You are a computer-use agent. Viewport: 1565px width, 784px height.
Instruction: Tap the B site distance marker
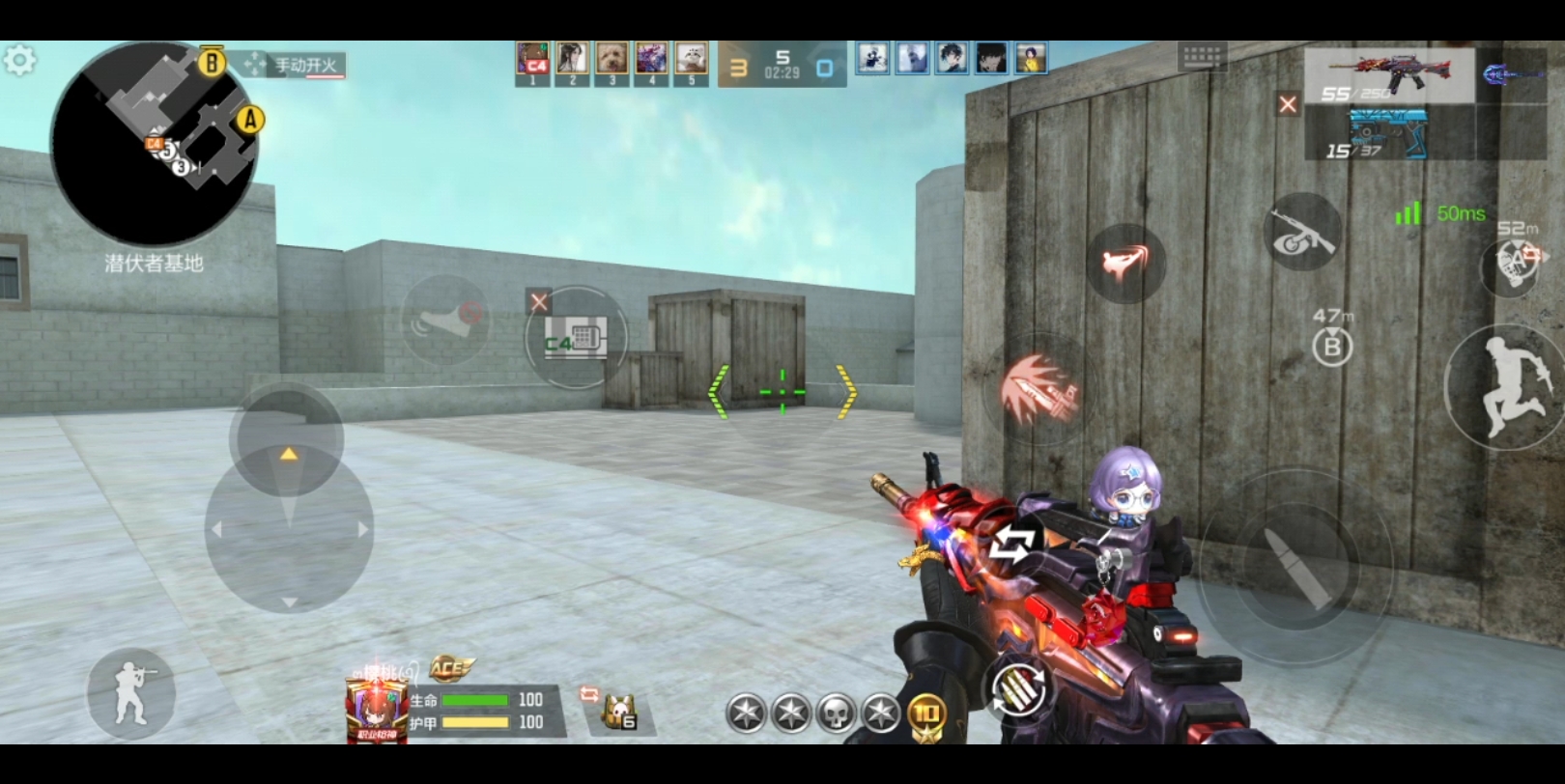(x=1332, y=345)
